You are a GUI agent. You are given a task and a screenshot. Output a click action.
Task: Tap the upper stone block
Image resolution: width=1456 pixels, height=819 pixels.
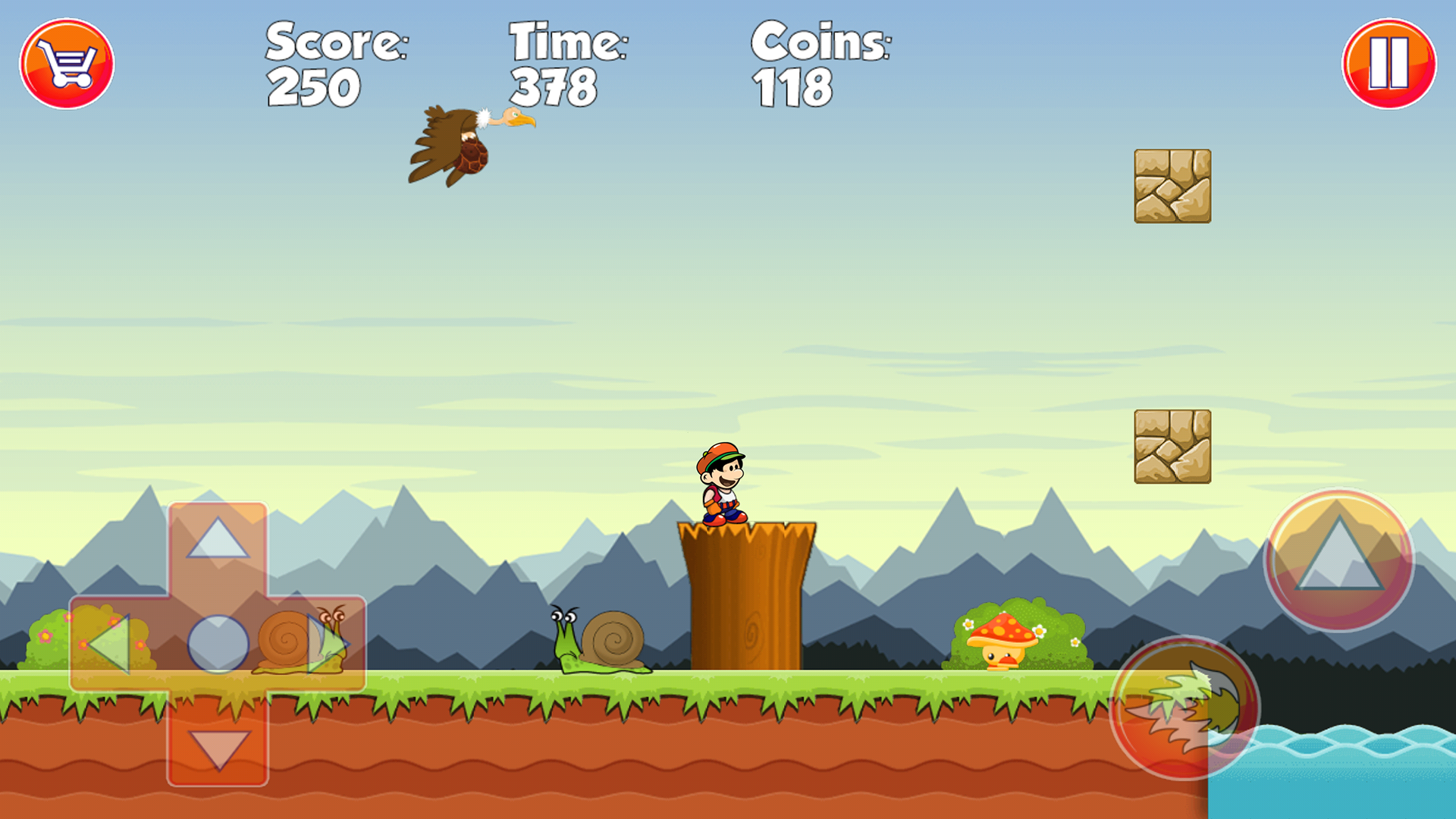tap(1173, 187)
